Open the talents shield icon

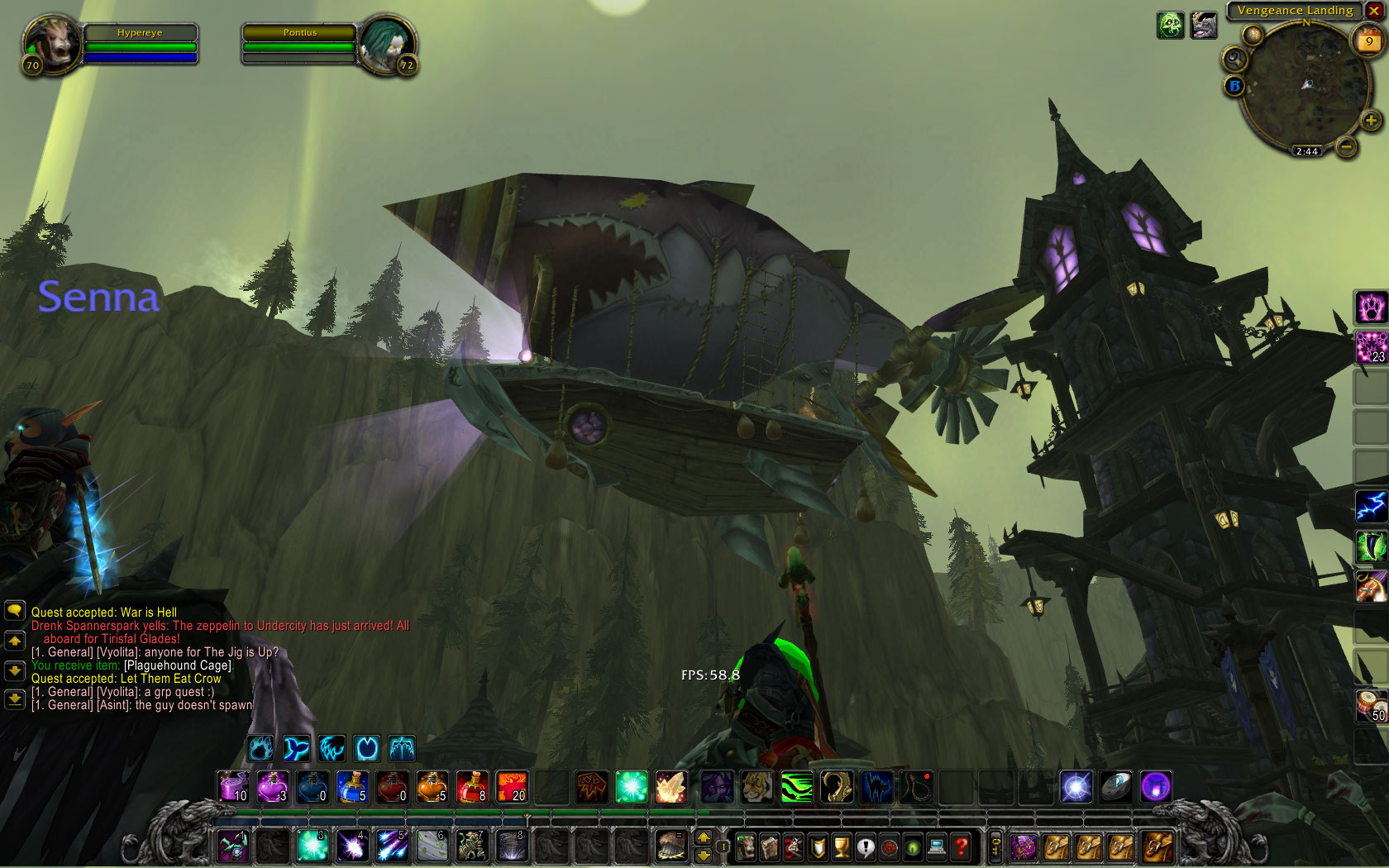[817, 847]
